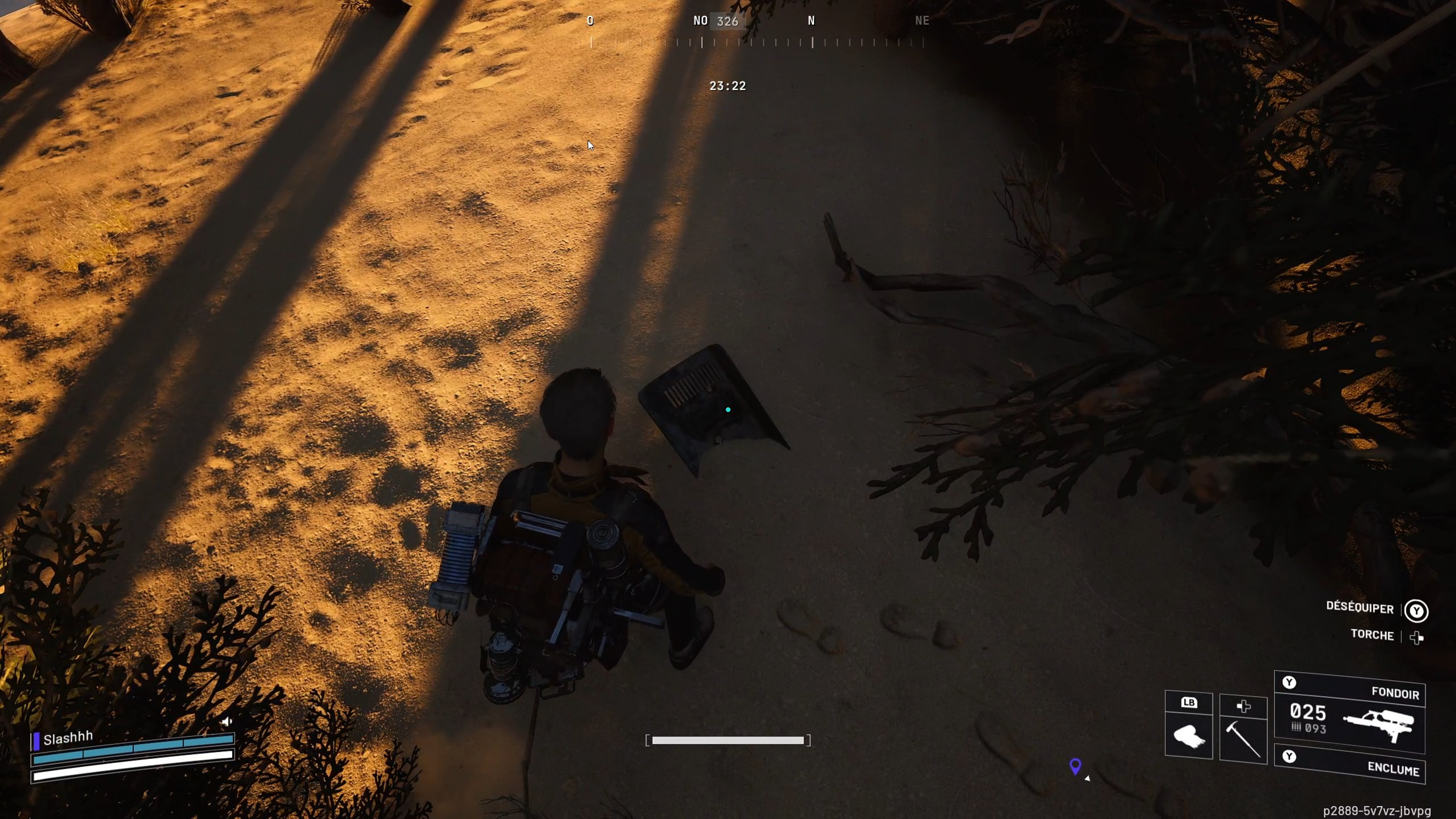
Task: Click the LB button icon on the glove slot
Action: tap(1189, 703)
